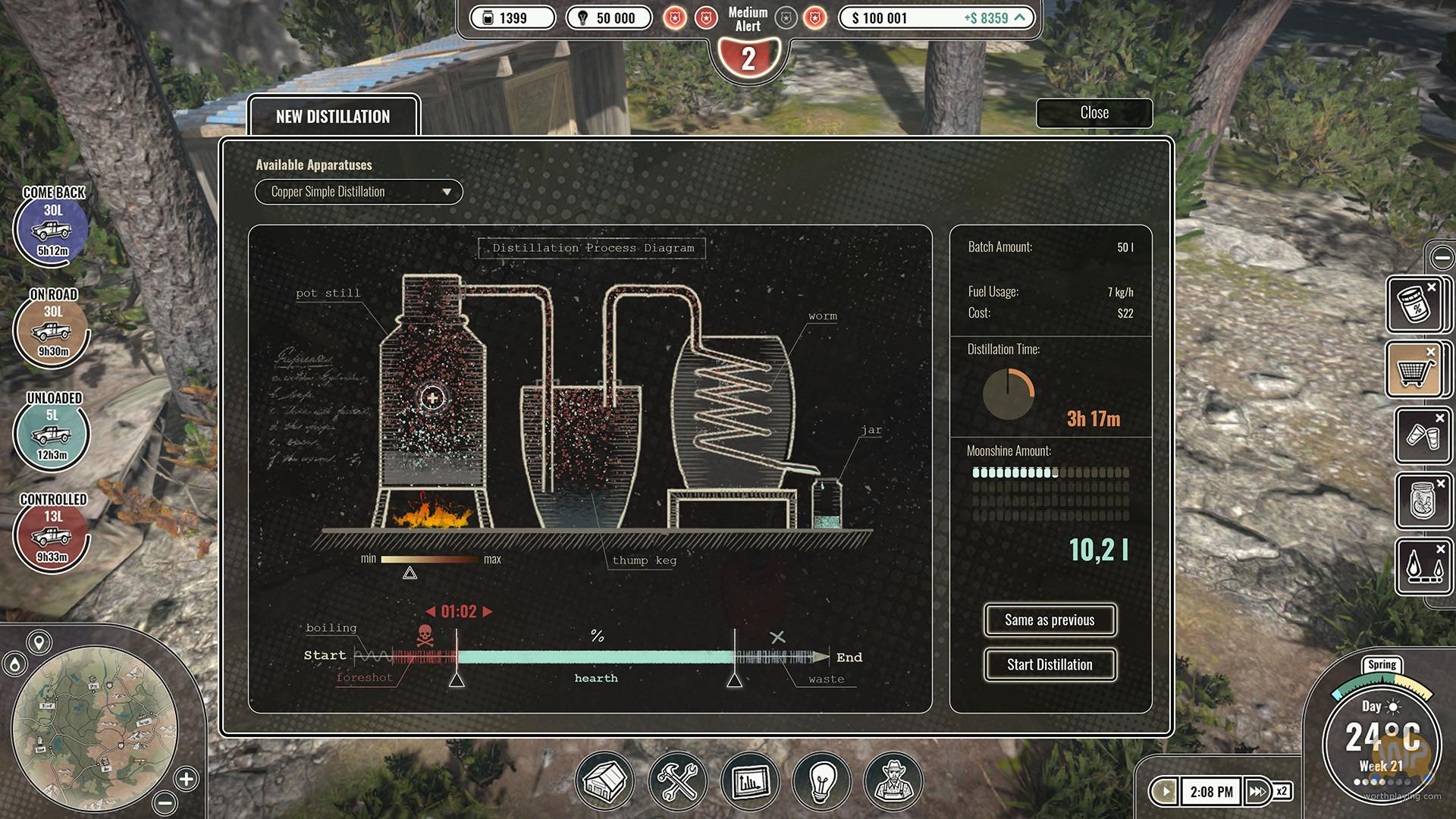Select the Unloaded 5L delivery truck
The width and height of the screenshot is (1456, 819).
click(x=52, y=433)
